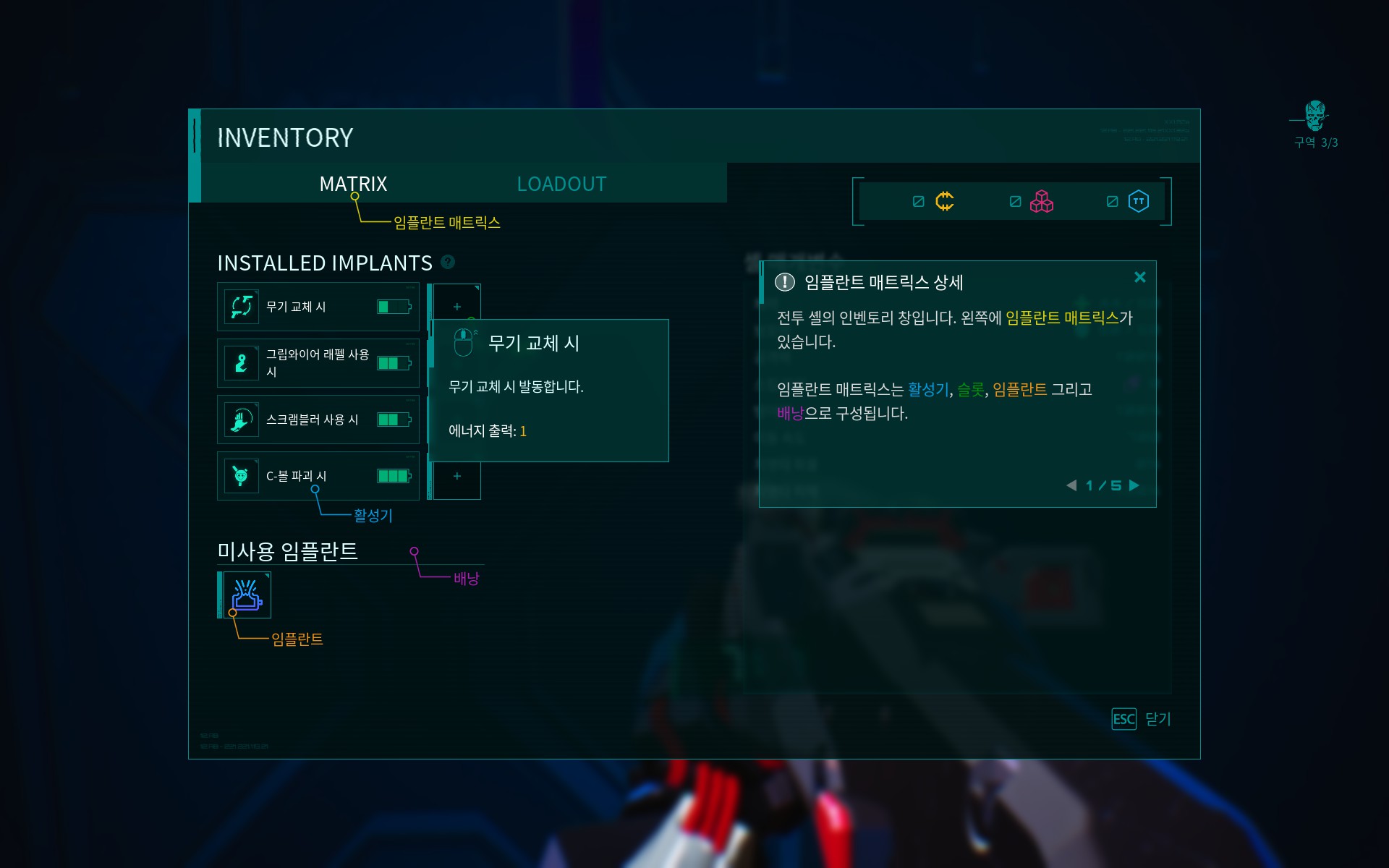Toggle the checkbox beside the yellow activator icon
Viewport: 1389px width, 868px height.
[x=919, y=202]
